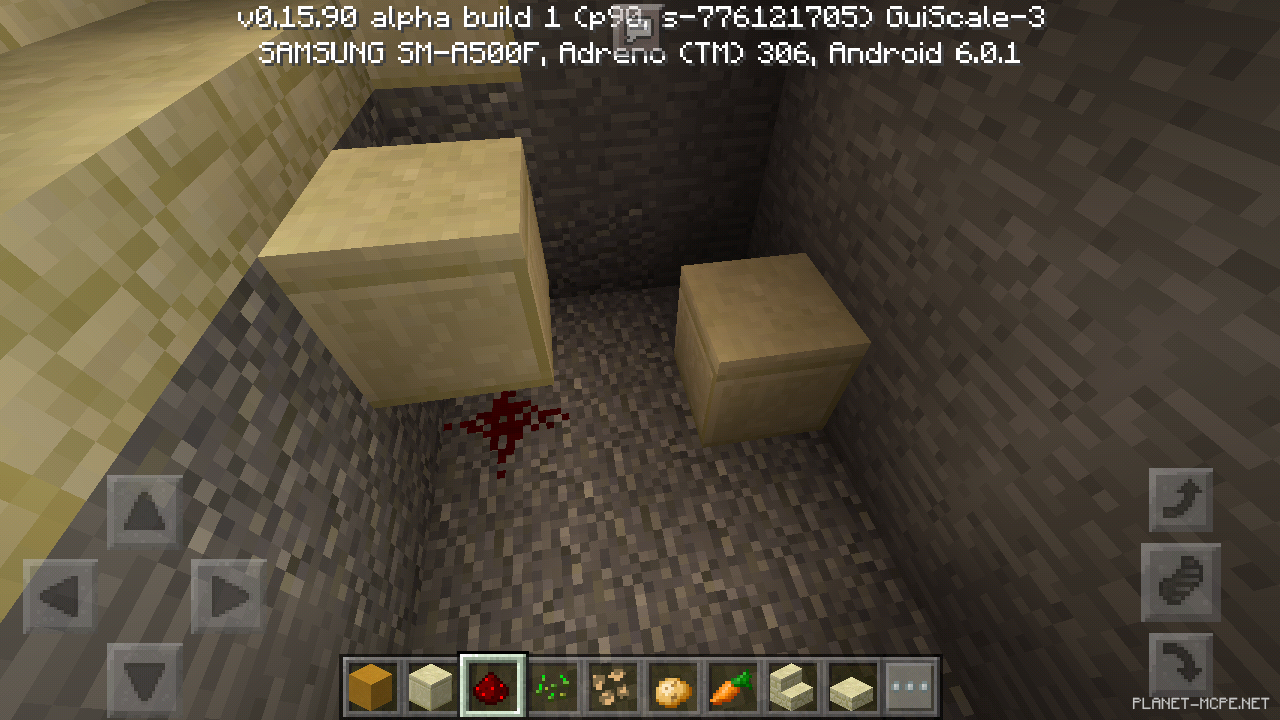
Task: Open the chat icon at the top
Action: click(x=637, y=30)
